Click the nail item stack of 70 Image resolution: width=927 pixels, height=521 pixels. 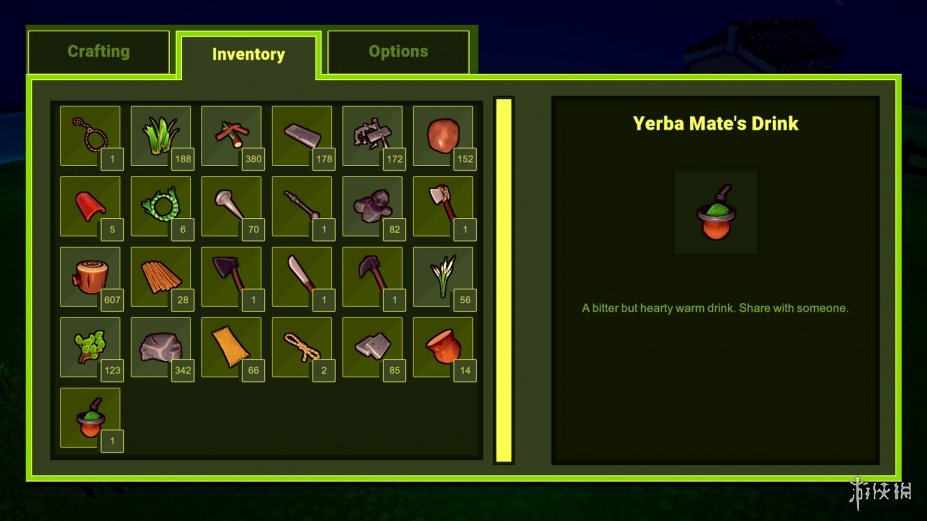231,206
